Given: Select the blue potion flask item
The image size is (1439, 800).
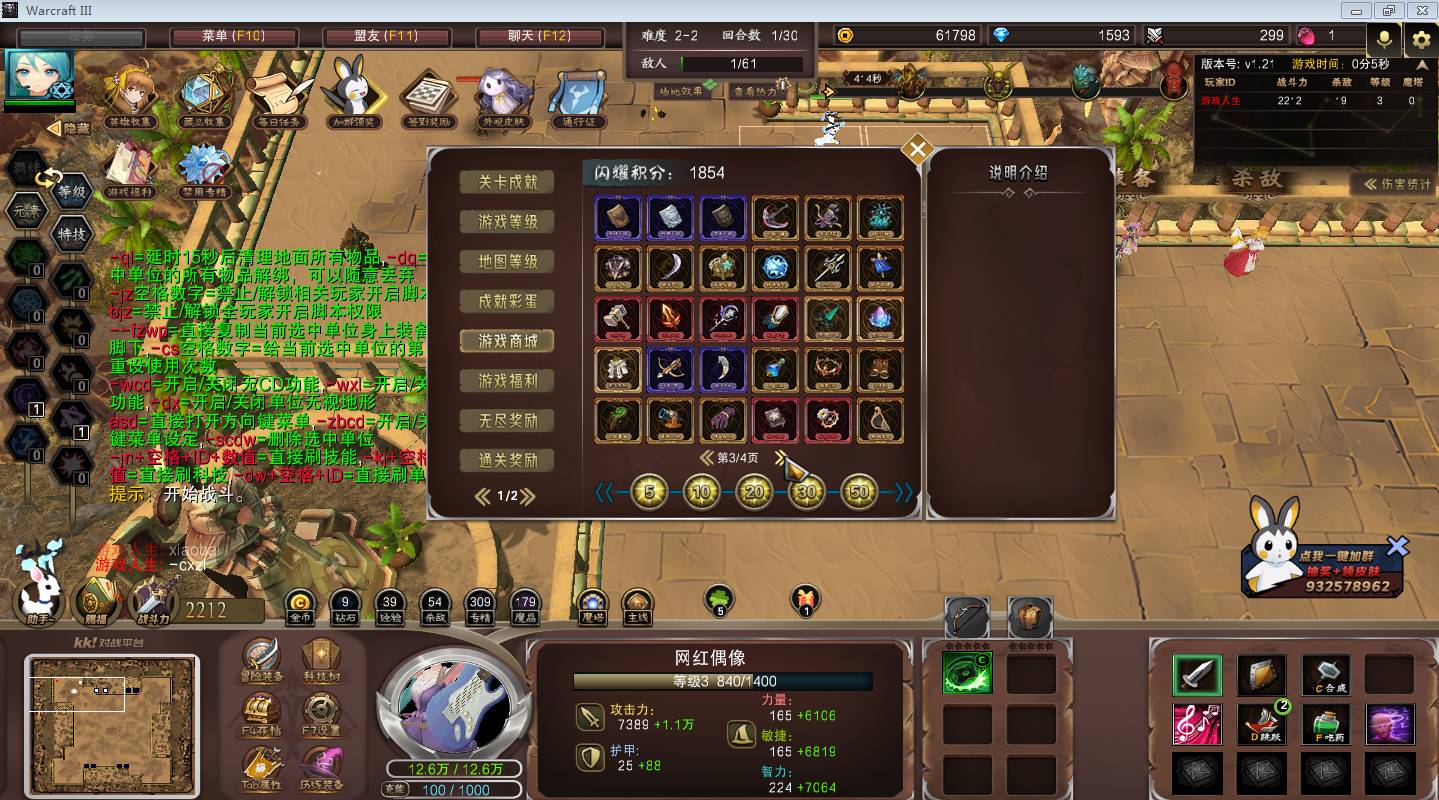Looking at the screenshot, I should point(774,370).
